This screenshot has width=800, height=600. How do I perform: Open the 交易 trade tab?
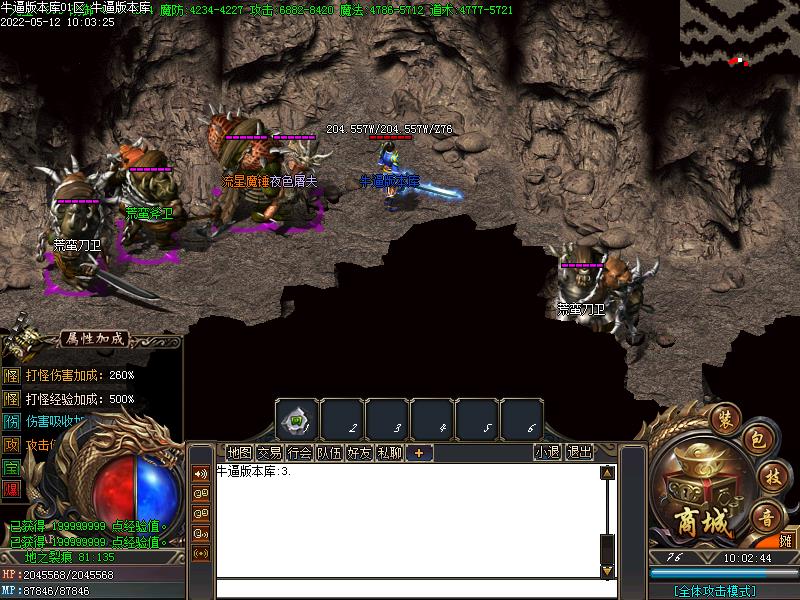(x=269, y=452)
